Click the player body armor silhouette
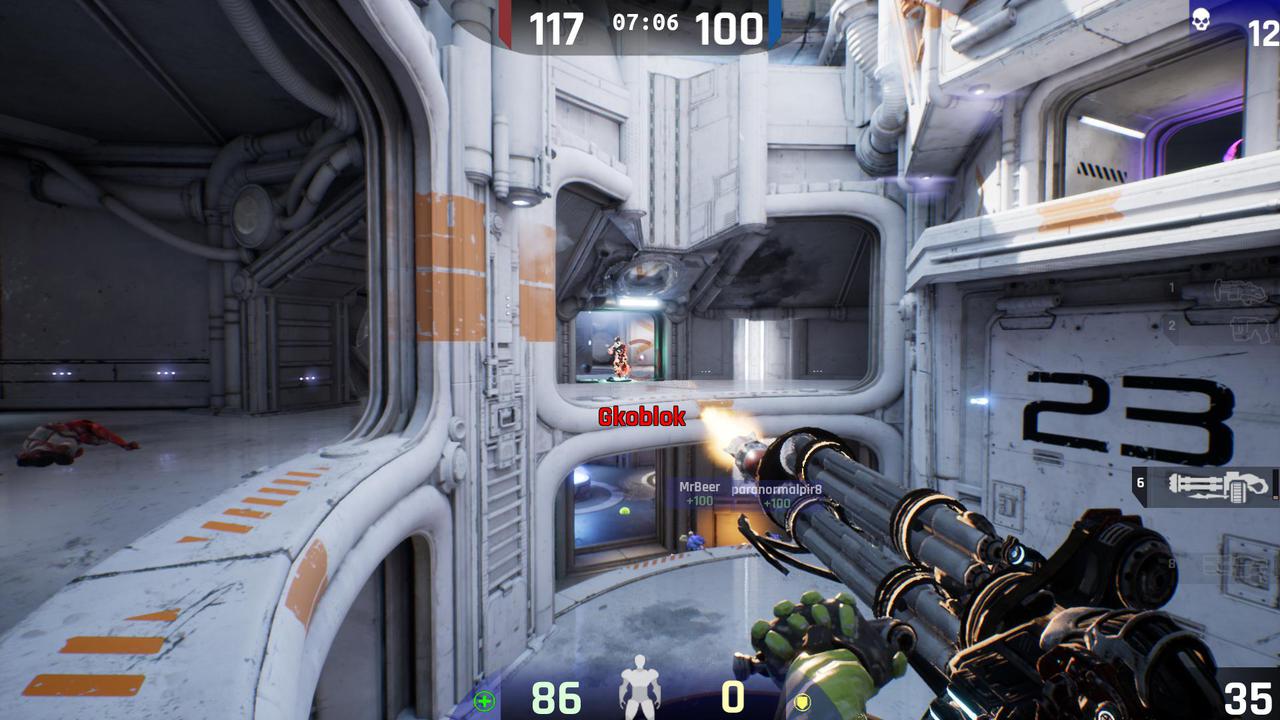Viewport: 1280px width, 720px height. (x=640, y=690)
